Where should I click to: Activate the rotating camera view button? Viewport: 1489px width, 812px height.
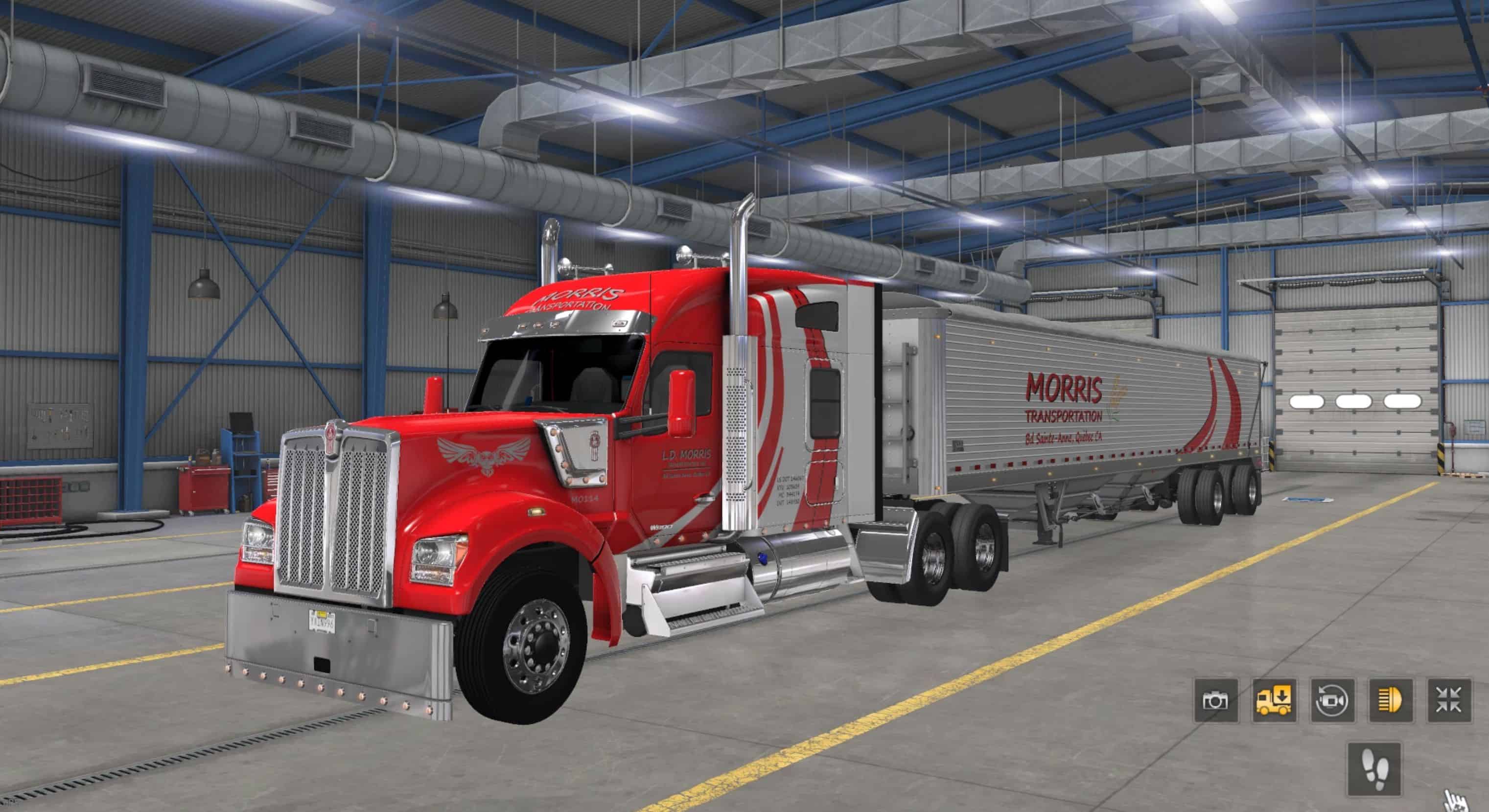pyautogui.click(x=1332, y=700)
